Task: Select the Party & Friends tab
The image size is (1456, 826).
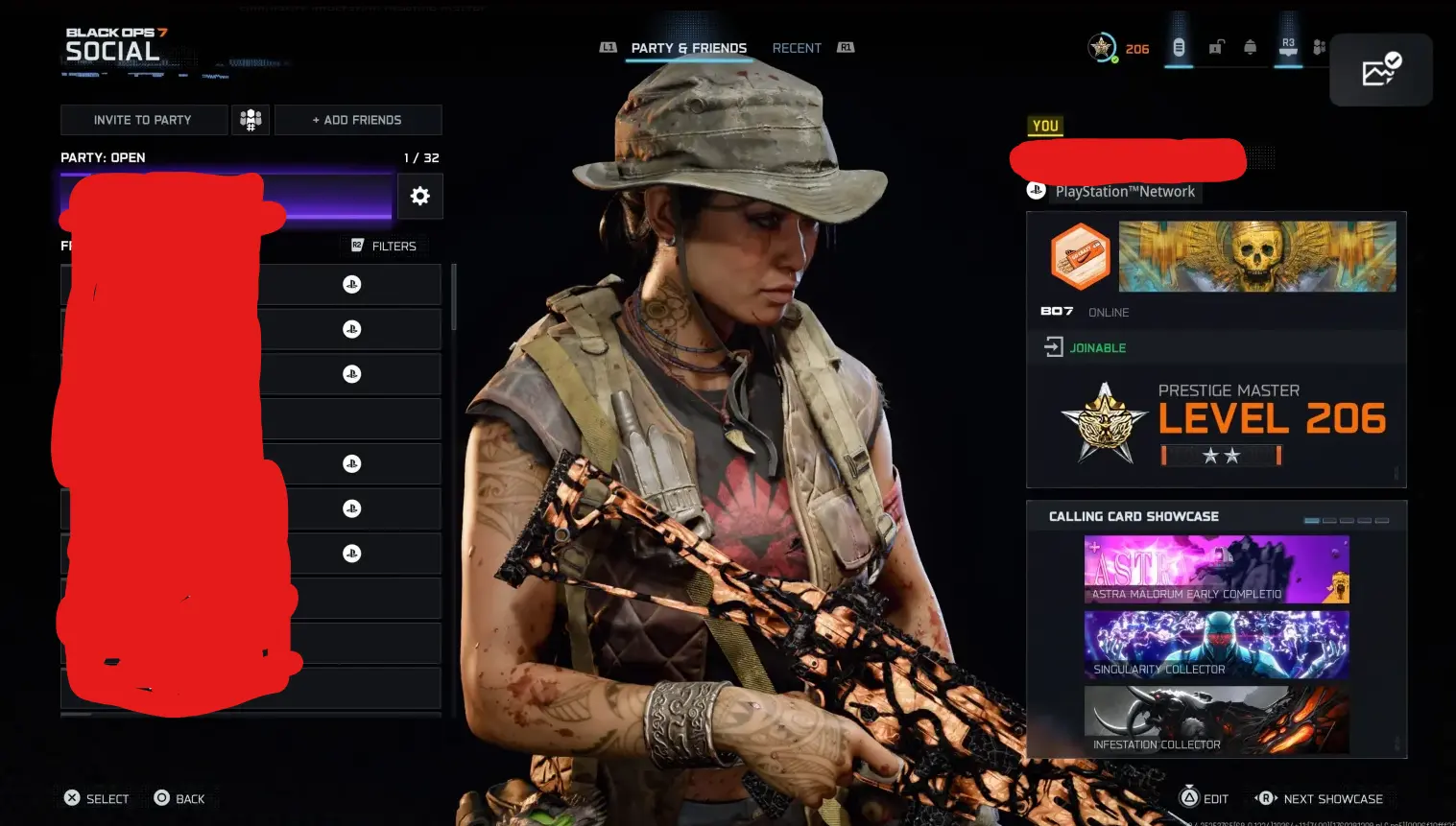Action: pos(687,47)
